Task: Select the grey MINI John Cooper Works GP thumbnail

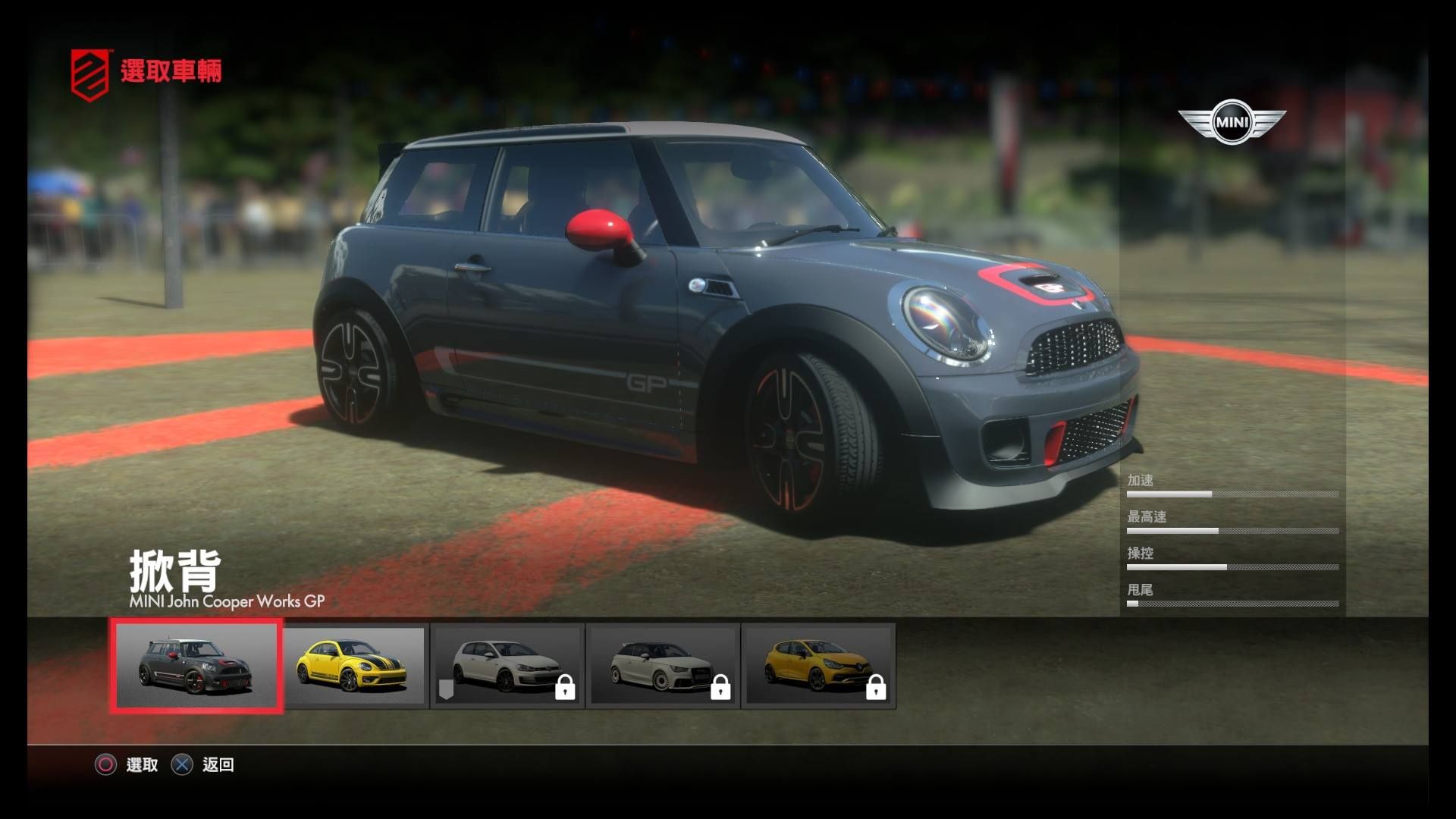Action: click(196, 666)
